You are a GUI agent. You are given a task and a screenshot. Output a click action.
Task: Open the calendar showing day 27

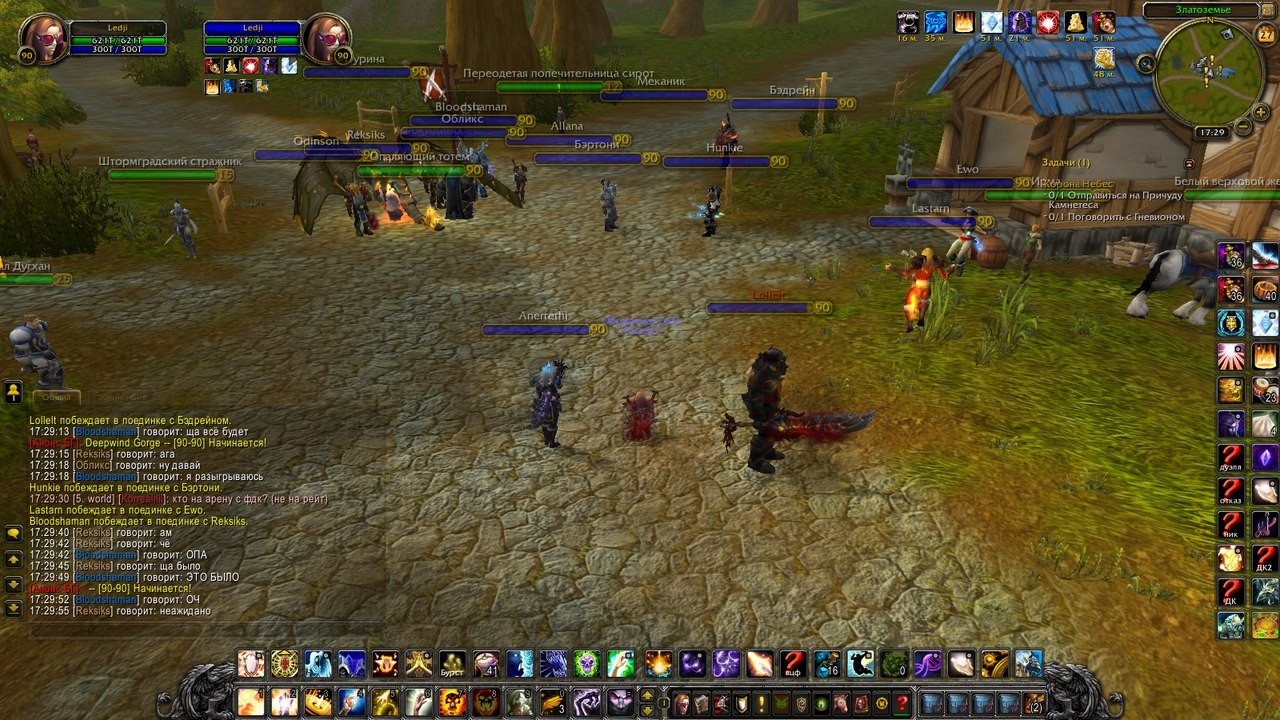coord(1265,34)
